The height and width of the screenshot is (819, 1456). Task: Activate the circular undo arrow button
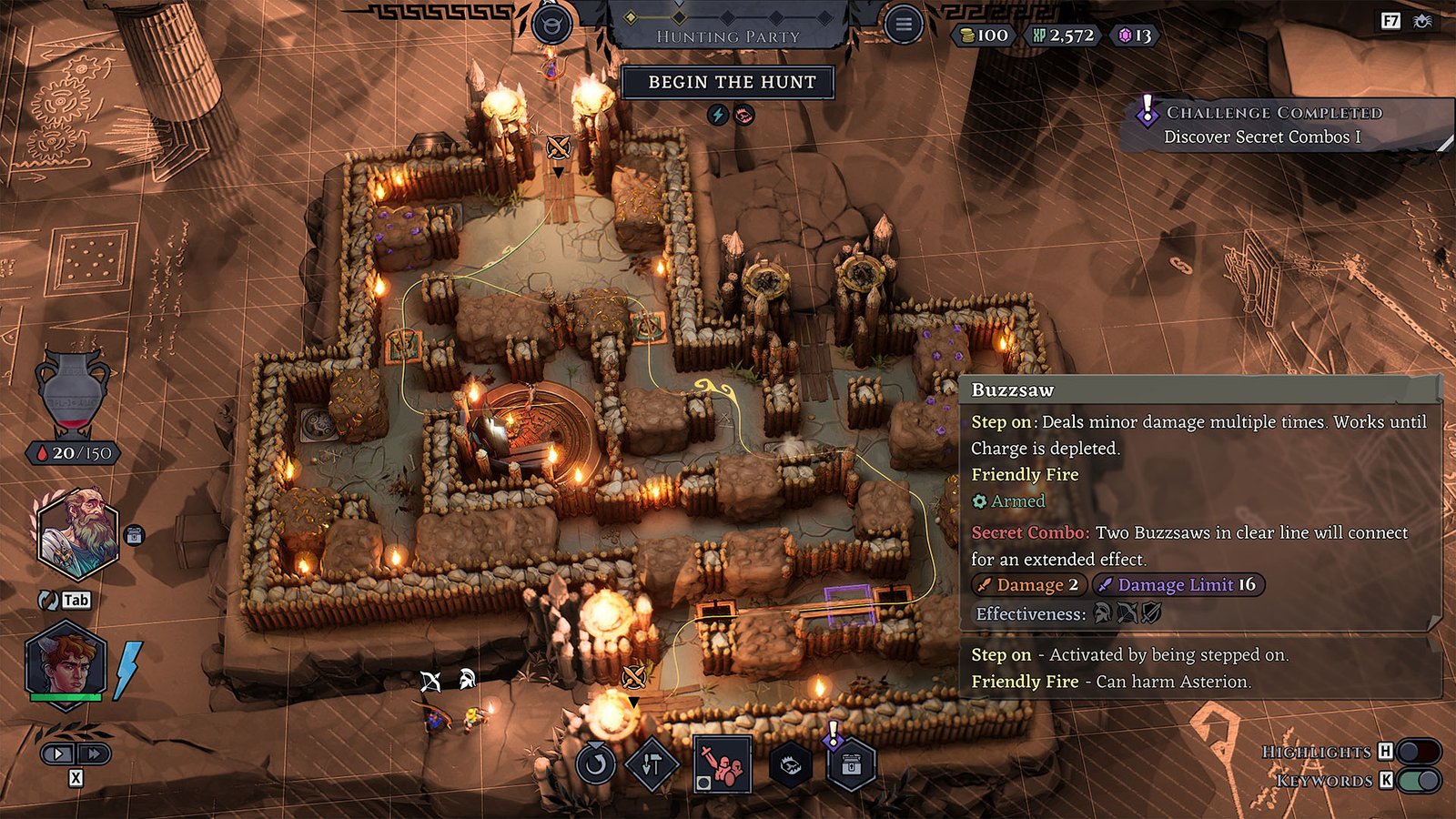(x=595, y=763)
